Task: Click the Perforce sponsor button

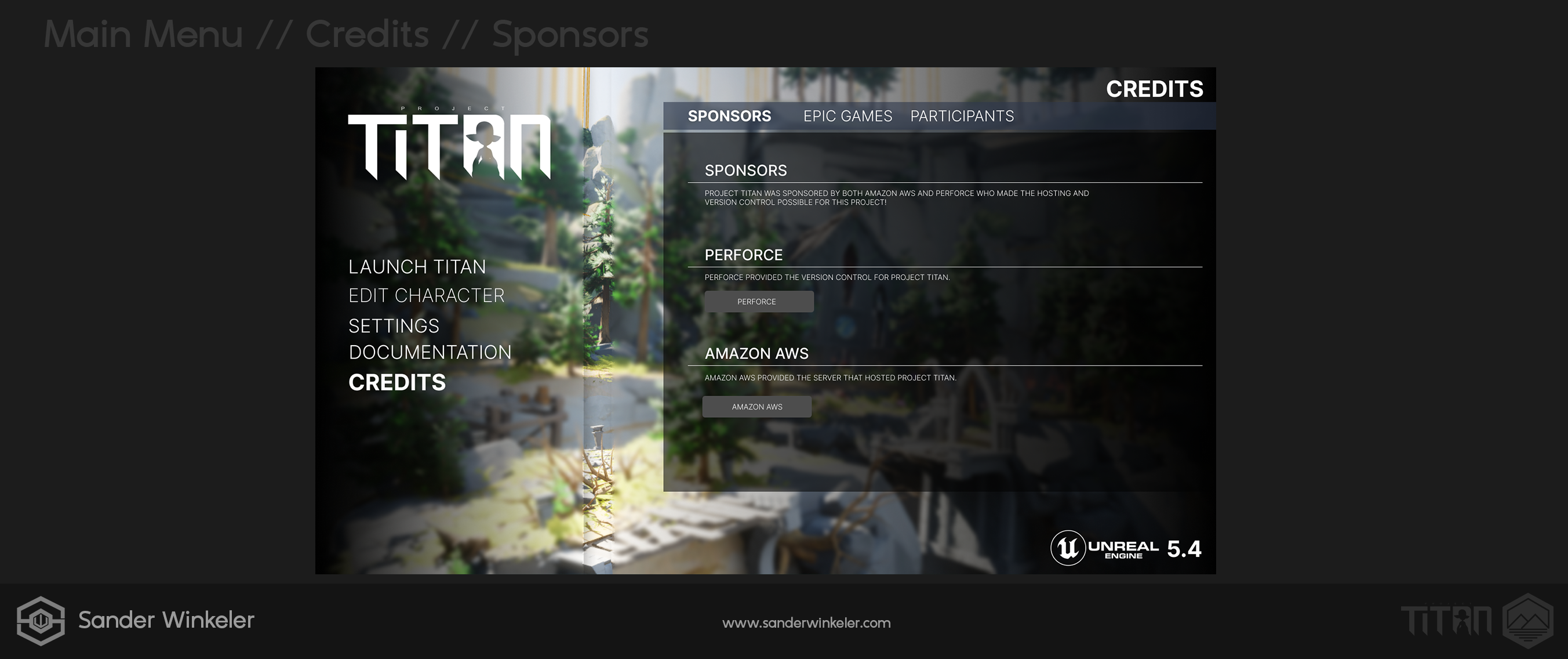Action: coord(758,302)
